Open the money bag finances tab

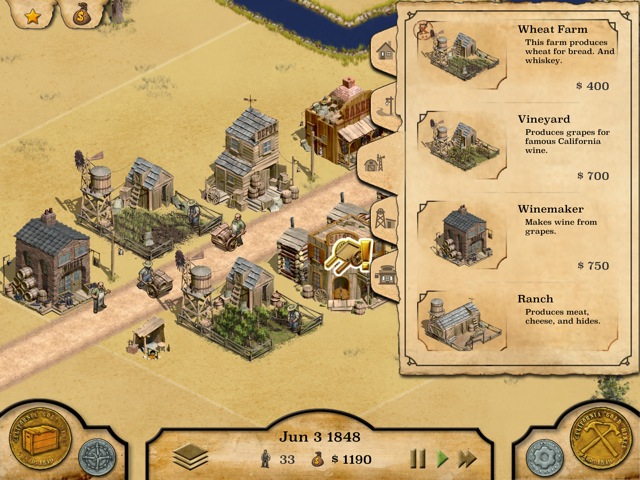[x=81, y=14]
